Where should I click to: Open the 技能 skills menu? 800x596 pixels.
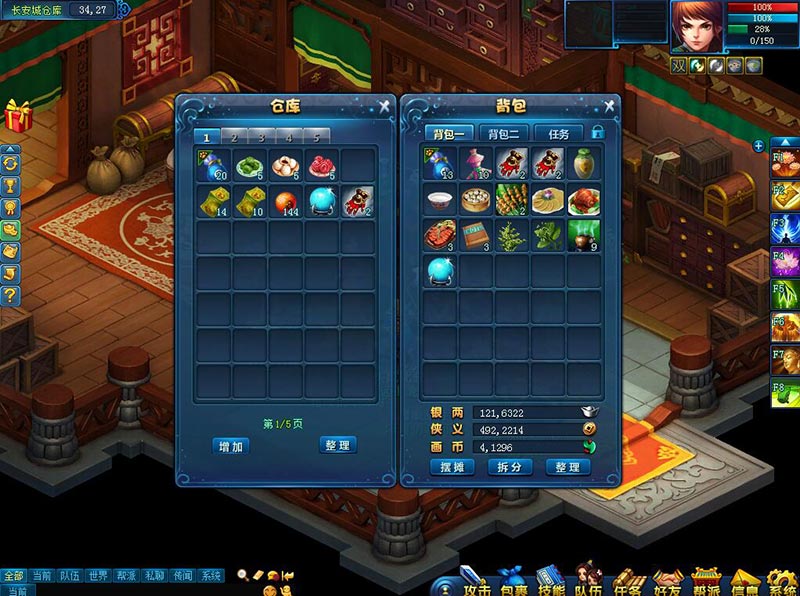[x=552, y=581]
